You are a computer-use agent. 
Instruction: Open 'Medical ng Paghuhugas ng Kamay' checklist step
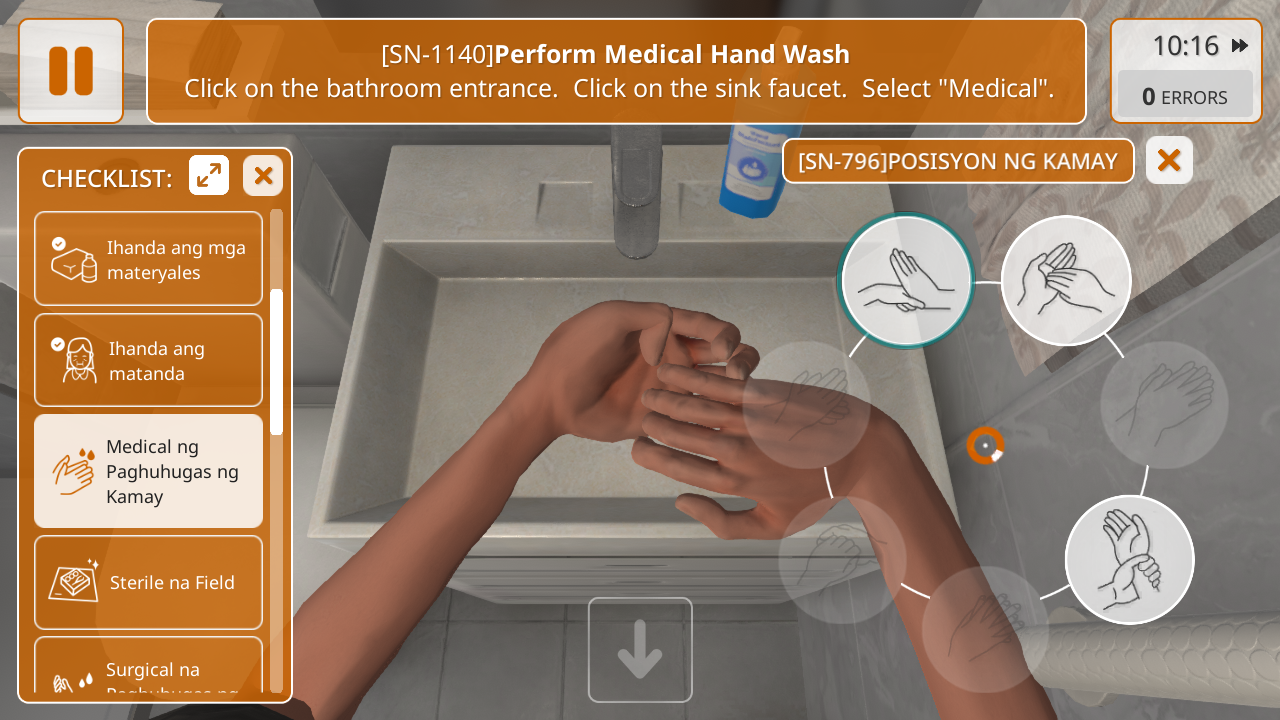148,471
